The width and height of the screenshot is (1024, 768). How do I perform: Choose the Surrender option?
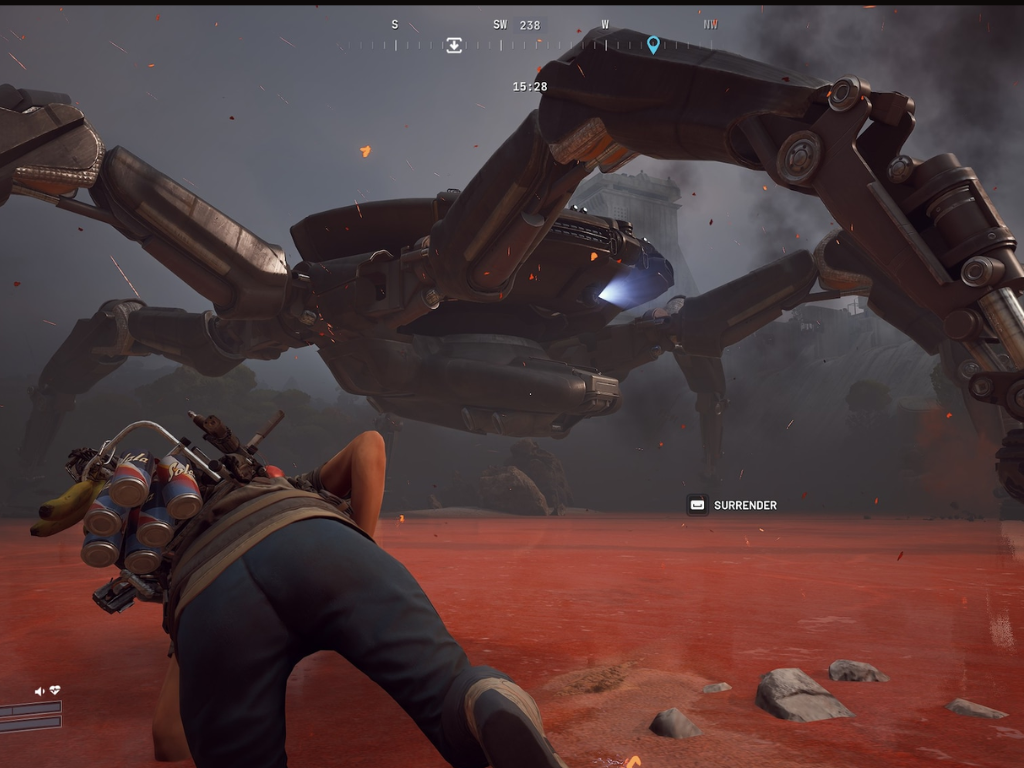click(x=733, y=505)
